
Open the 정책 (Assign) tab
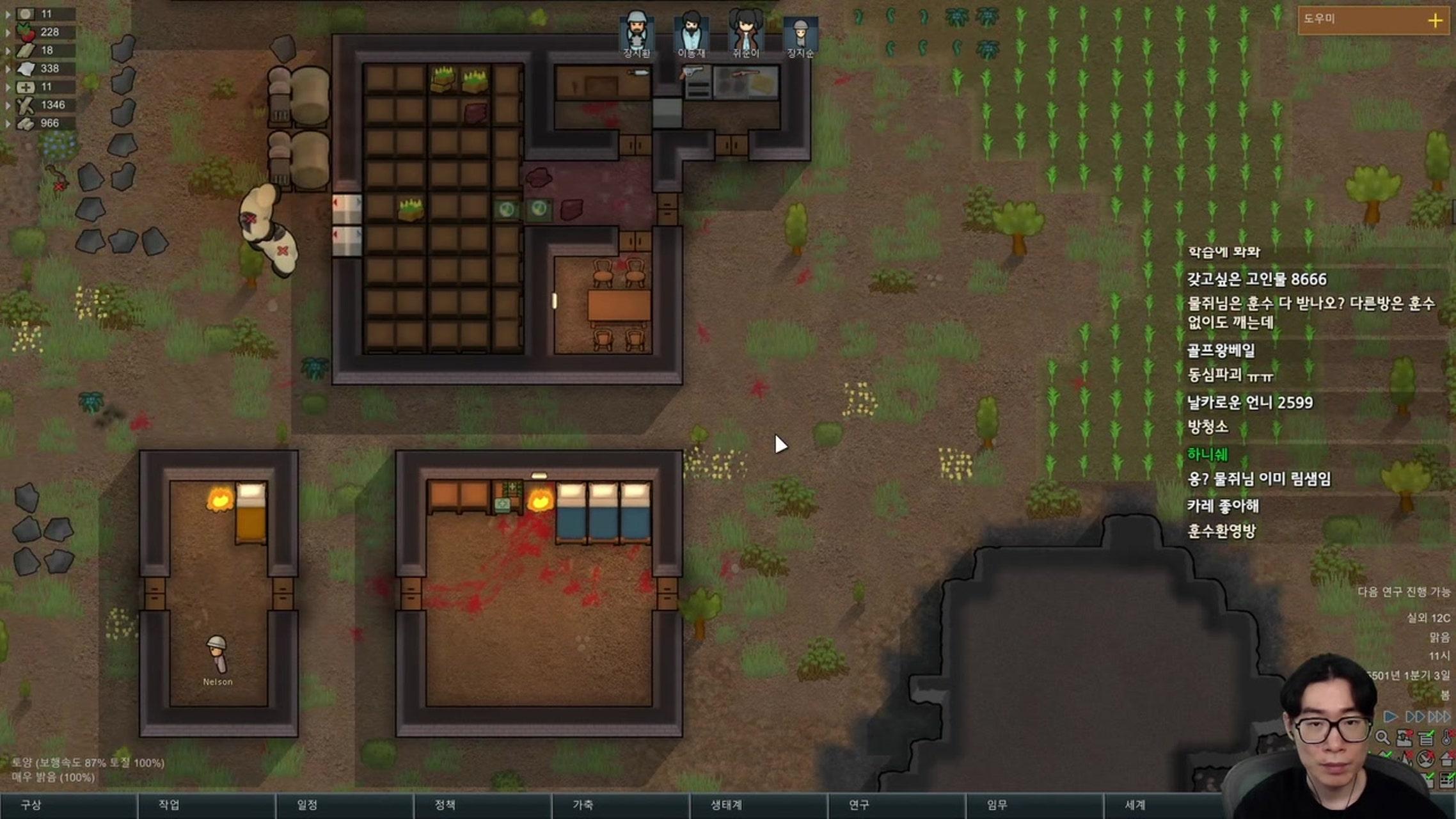coord(445,805)
